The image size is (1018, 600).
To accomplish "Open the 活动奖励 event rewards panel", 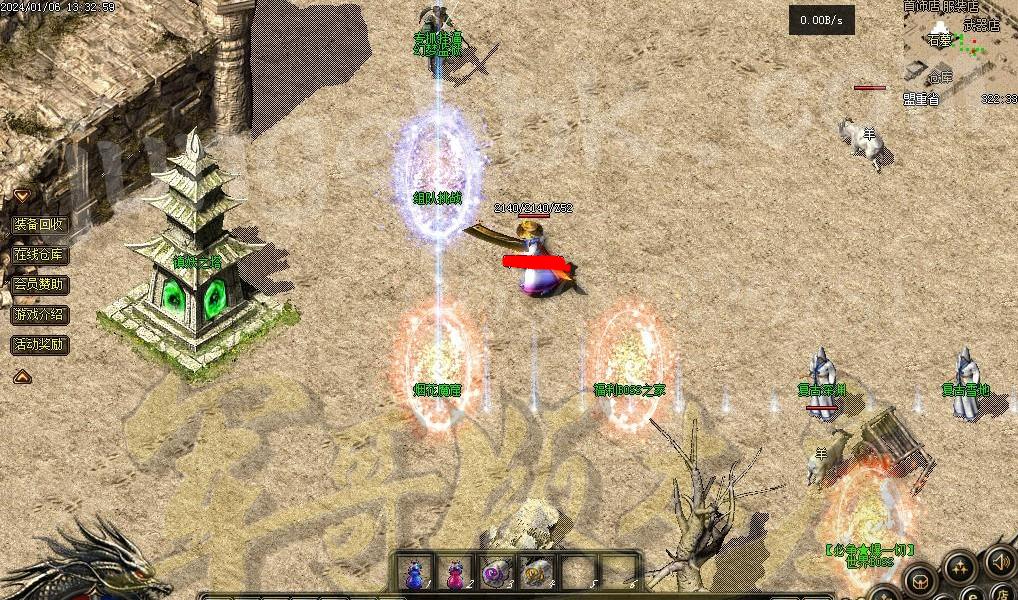I will coord(40,344).
